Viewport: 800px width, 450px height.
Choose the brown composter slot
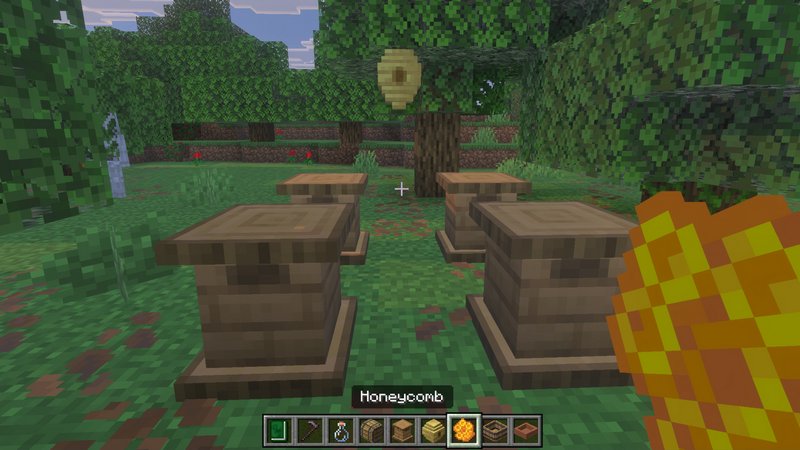(x=495, y=430)
